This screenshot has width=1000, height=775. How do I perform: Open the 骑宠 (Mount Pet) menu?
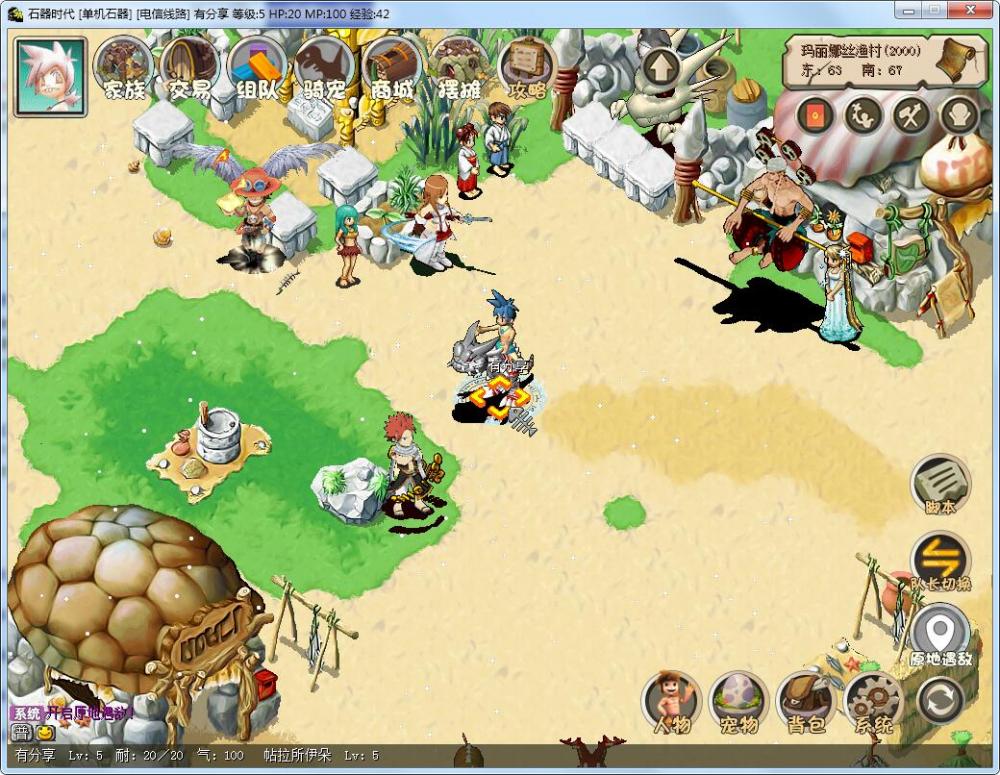click(324, 67)
